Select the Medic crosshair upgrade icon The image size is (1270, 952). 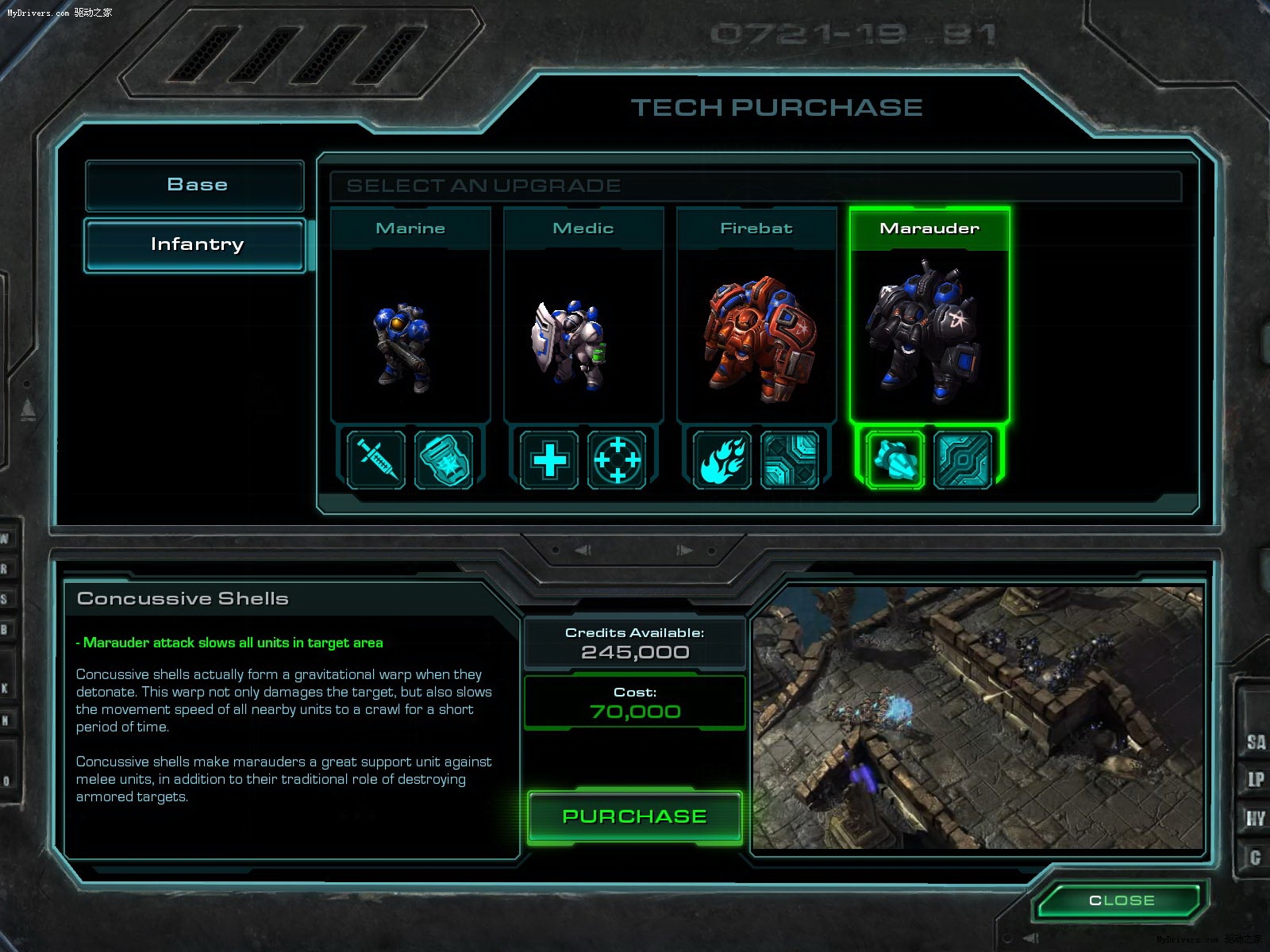tap(617, 459)
